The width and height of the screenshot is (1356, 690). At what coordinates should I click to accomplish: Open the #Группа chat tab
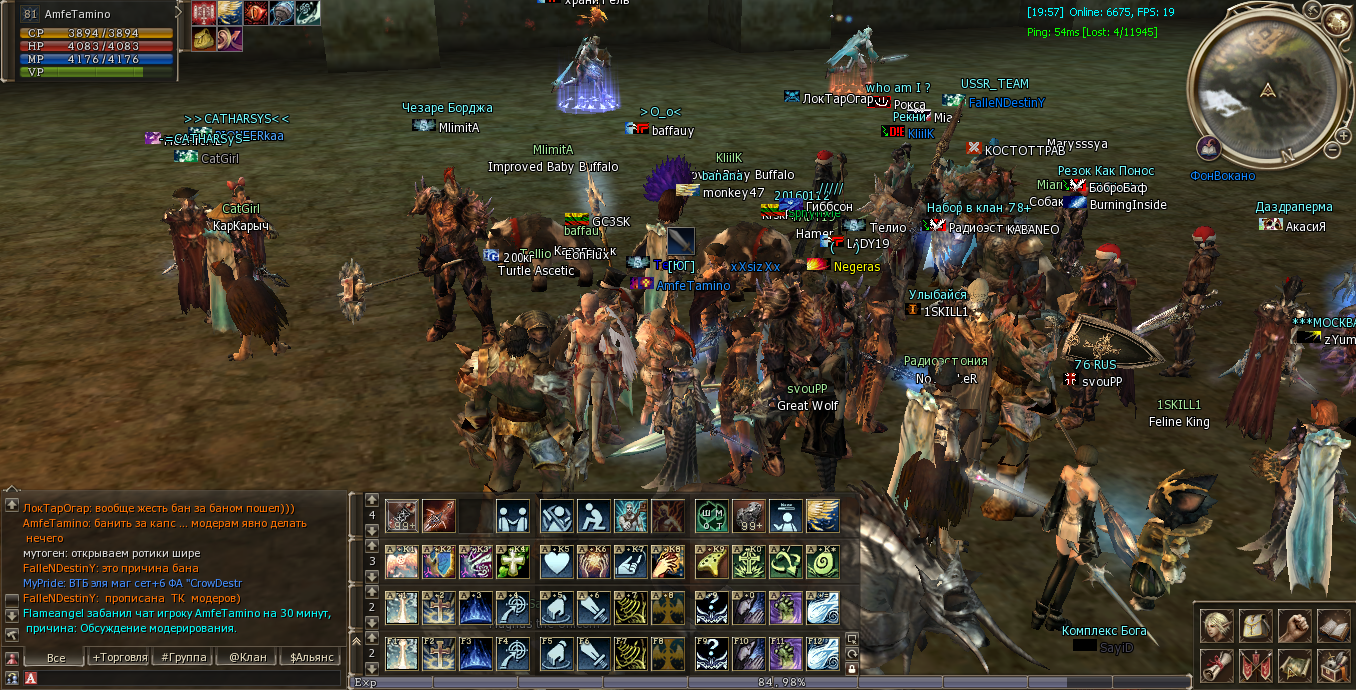(185, 657)
